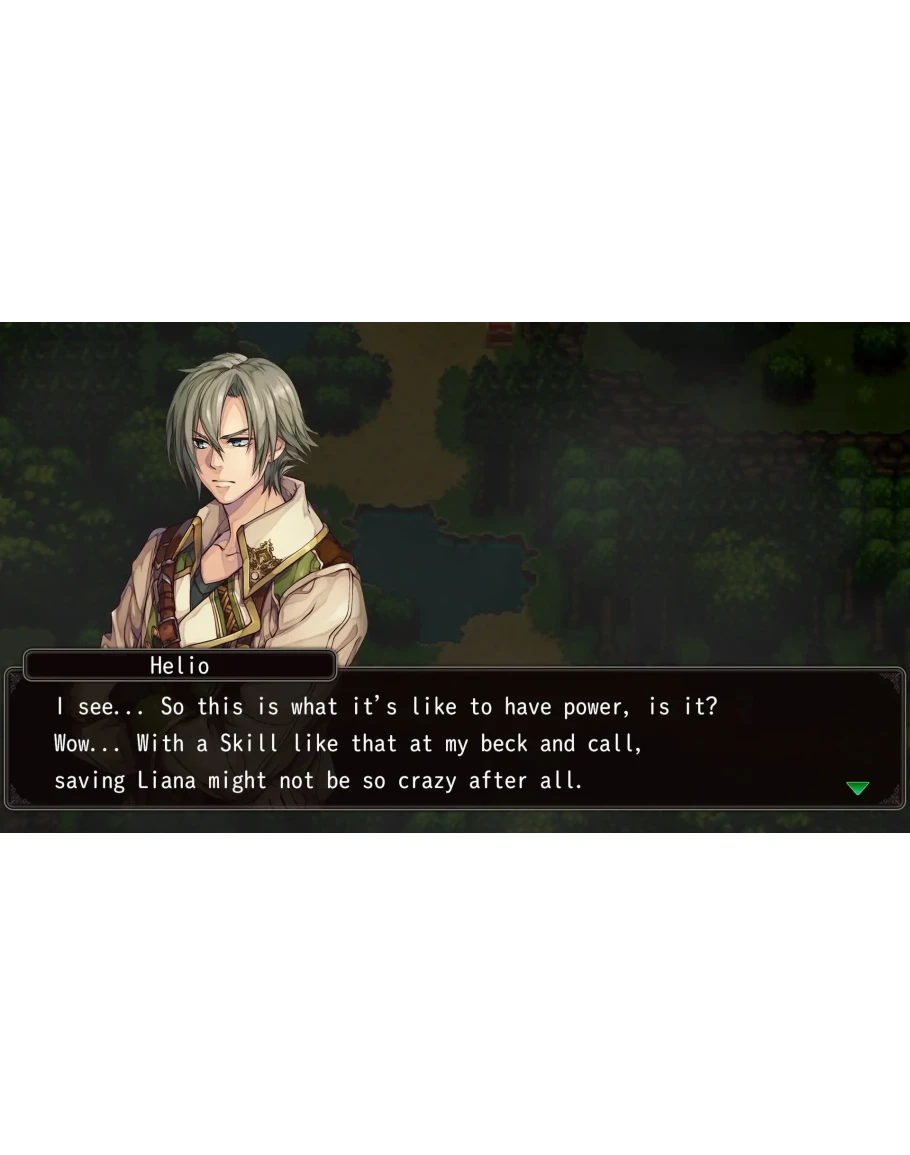Click the green continue arrow in dialogue
The height and width of the screenshot is (1155, 910).
(x=857, y=788)
